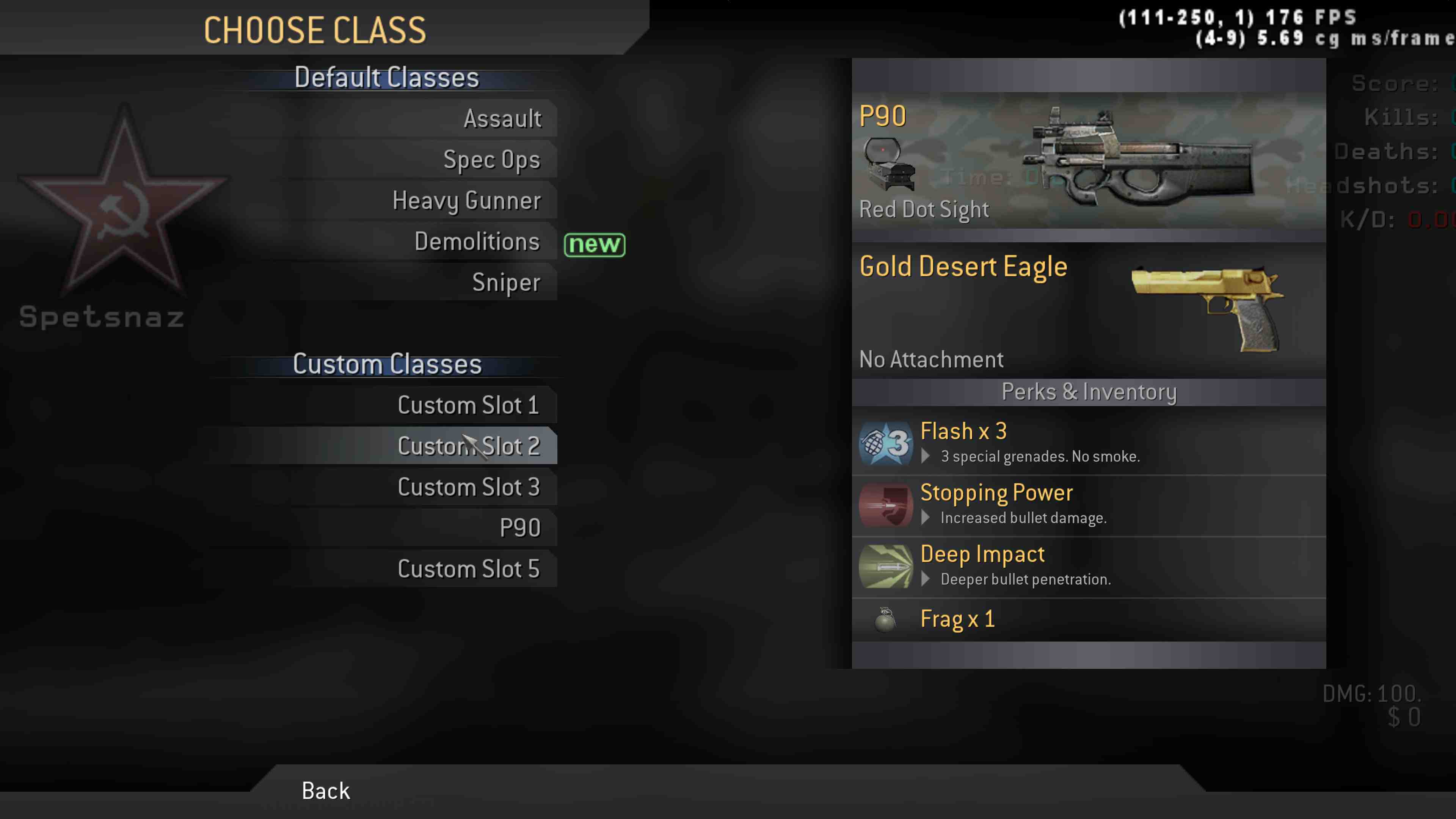Select the P90 custom class

519,528
